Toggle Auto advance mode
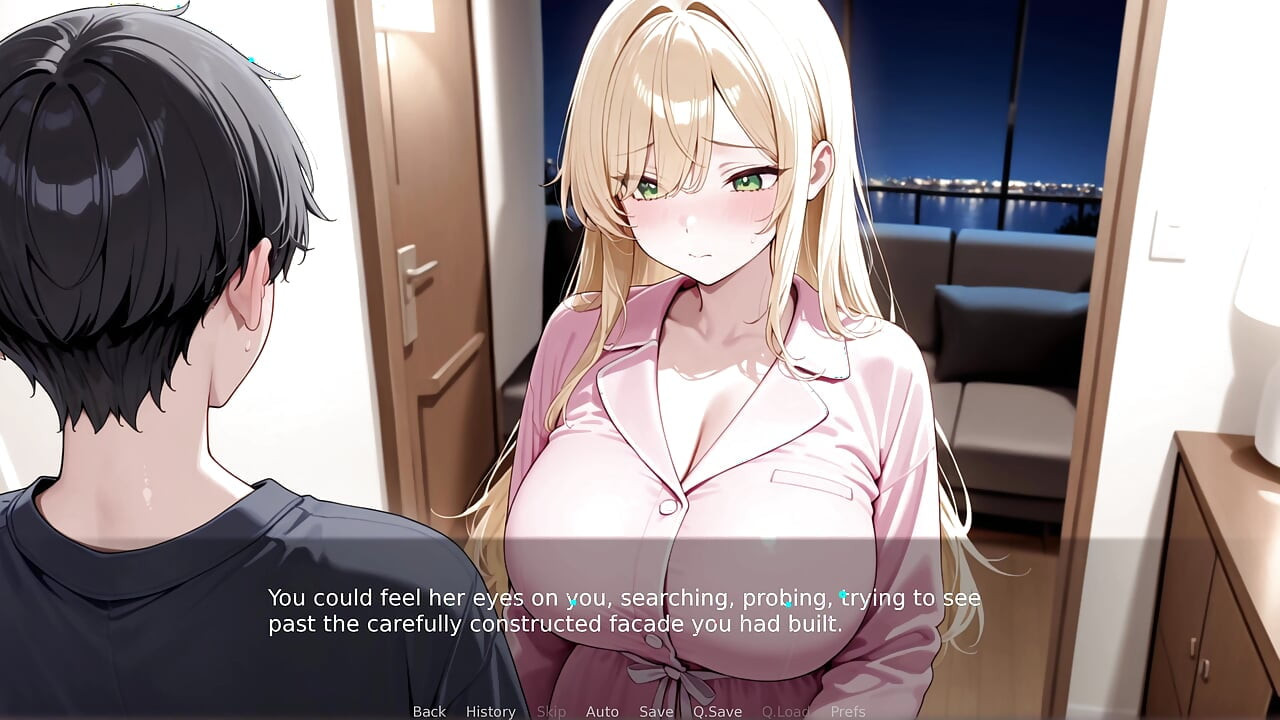The height and width of the screenshot is (720, 1280). tap(602, 711)
